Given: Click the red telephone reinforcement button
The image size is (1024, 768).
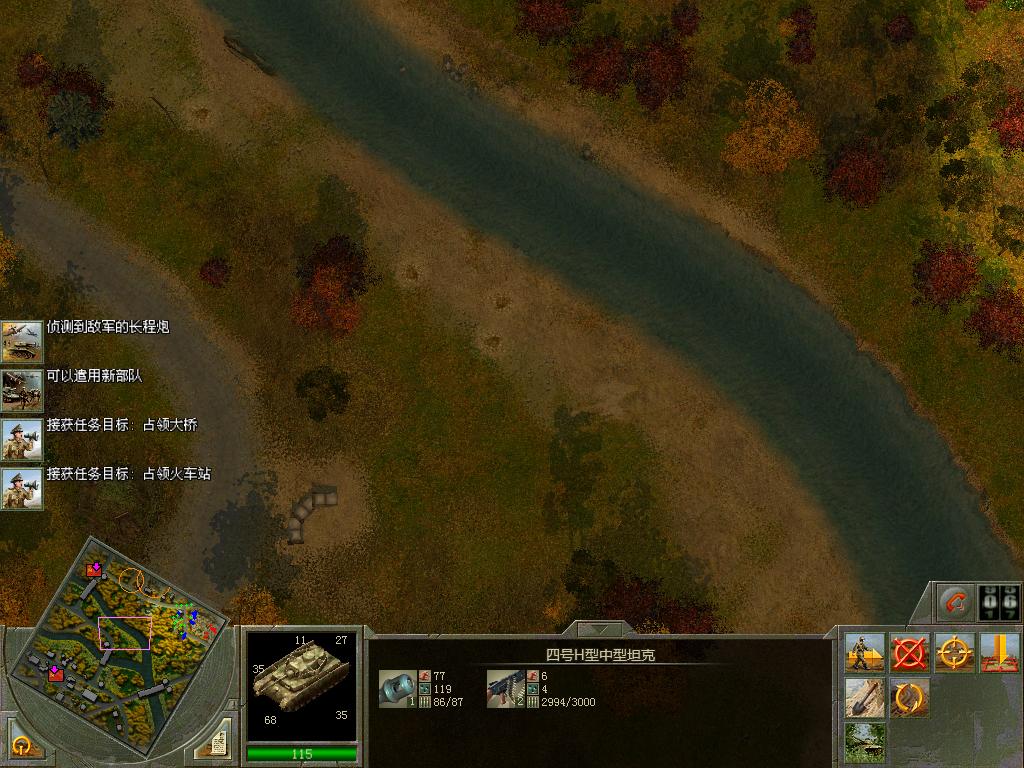Looking at the screenshot, I should (x=956, y=602).
